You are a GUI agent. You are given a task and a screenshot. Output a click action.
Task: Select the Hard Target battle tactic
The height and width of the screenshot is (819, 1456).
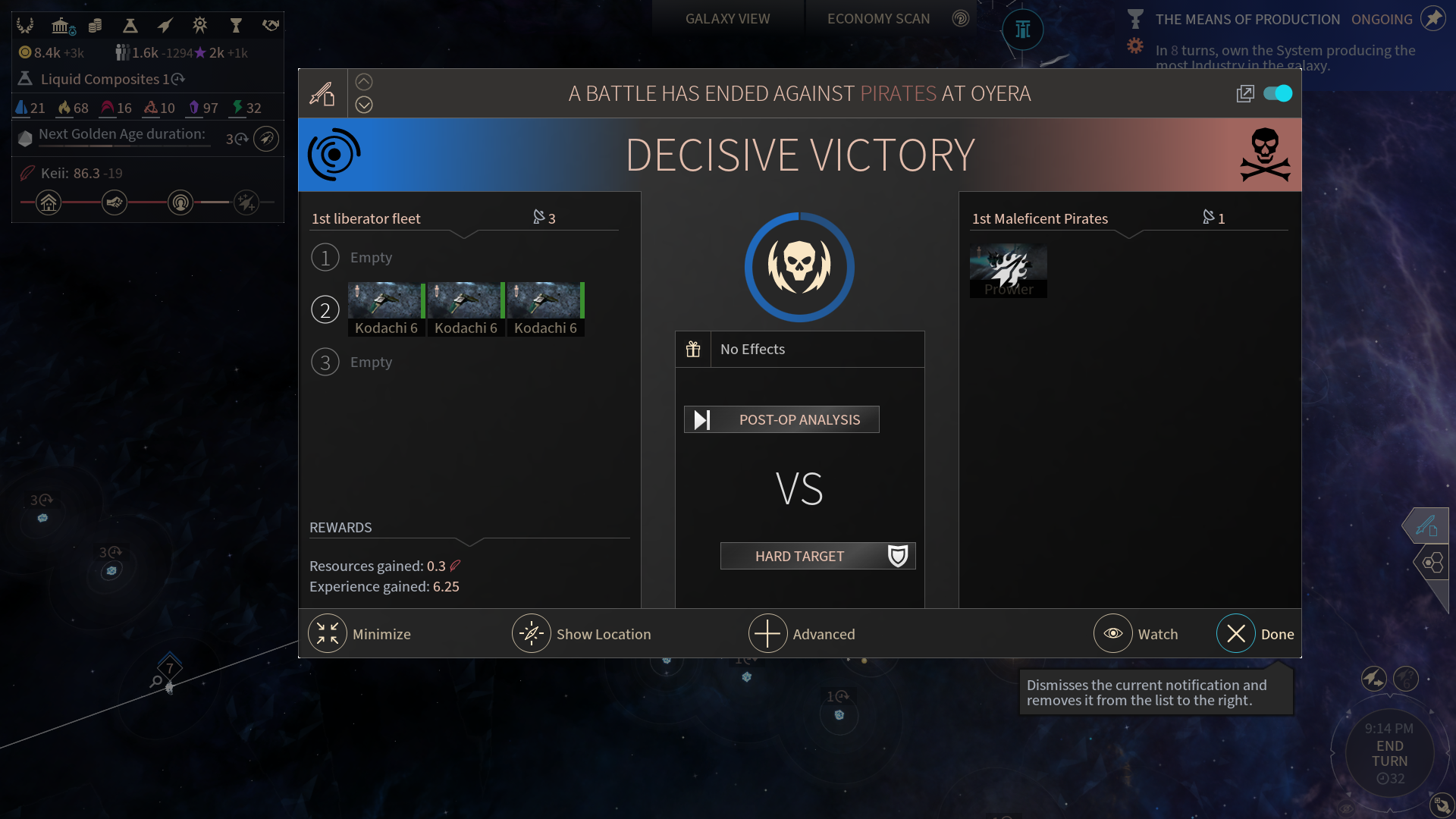click(817, 556)
